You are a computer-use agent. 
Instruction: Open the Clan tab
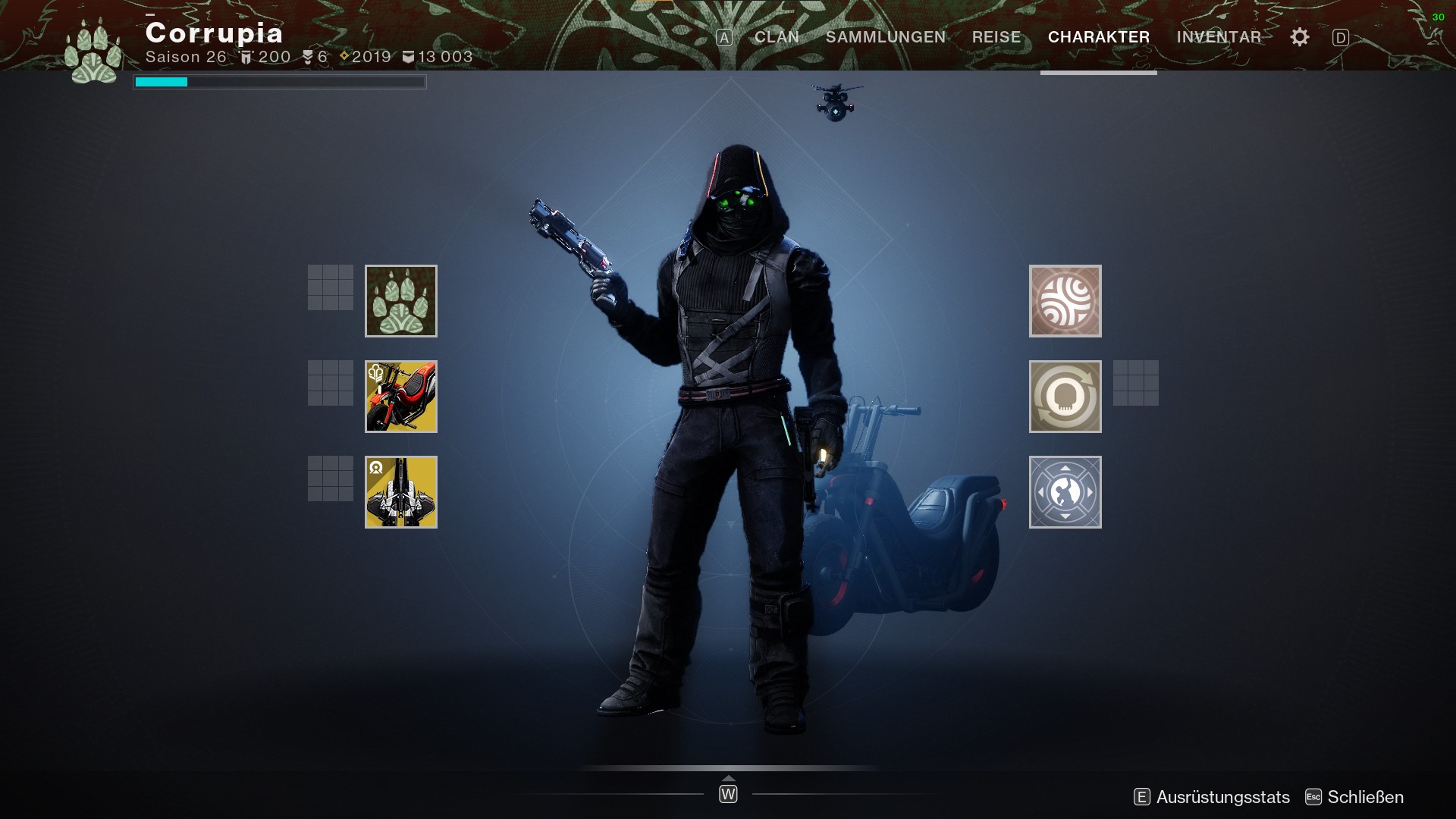(x=777, y=37)
